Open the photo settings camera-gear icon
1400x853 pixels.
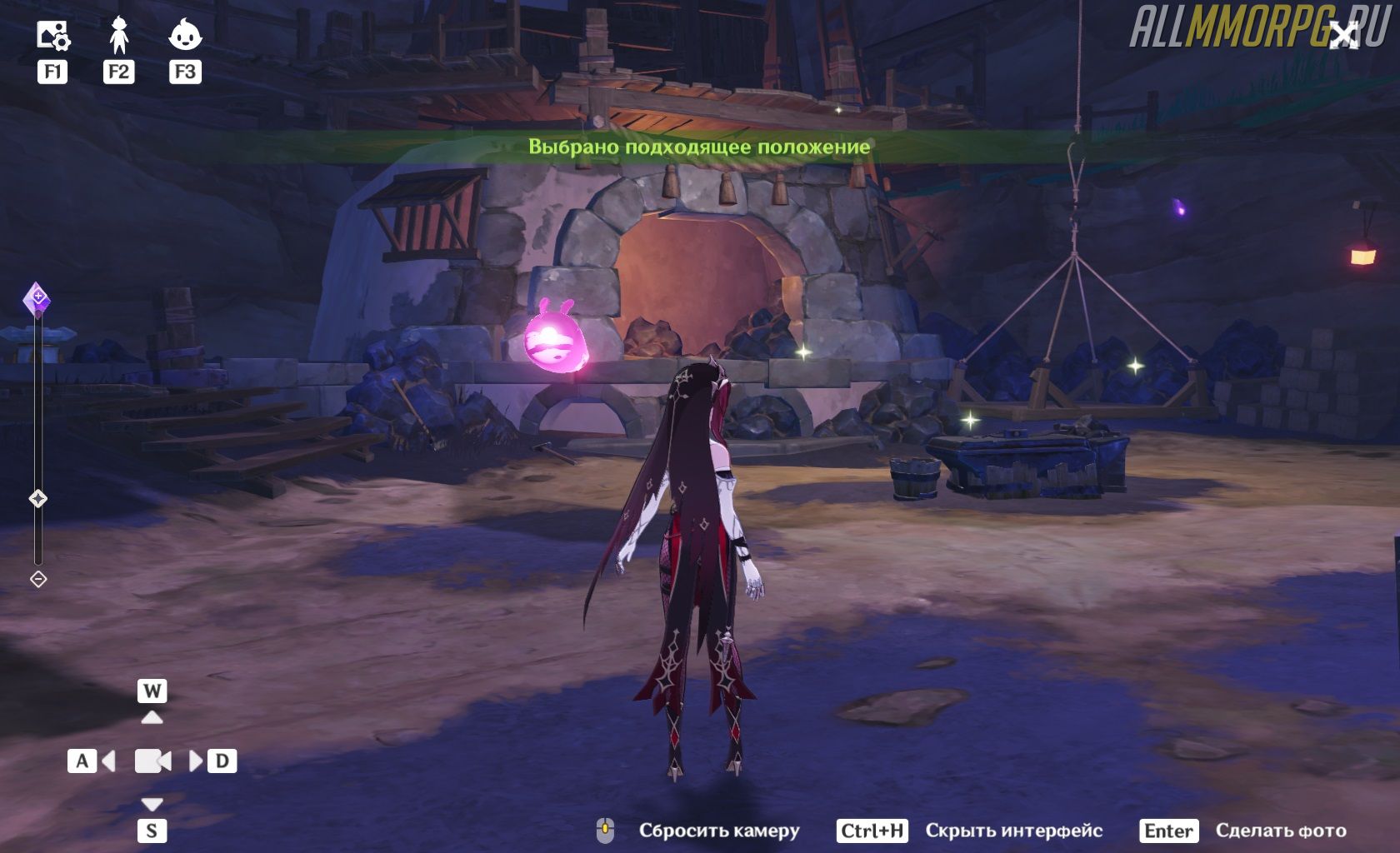point(52,36)
